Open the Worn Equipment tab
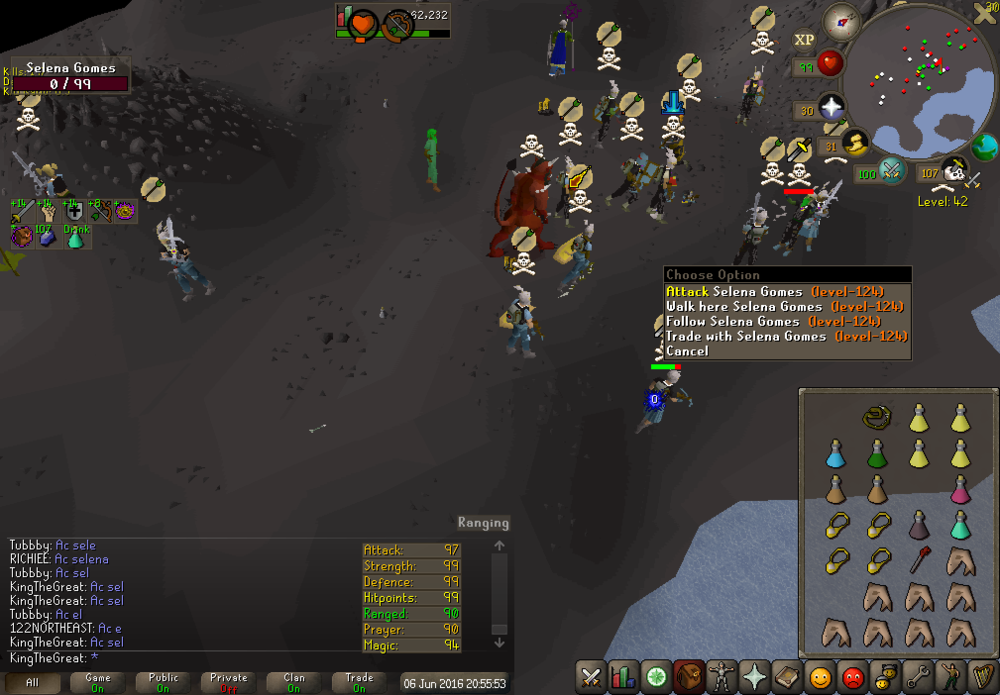Viewport: 1000px width, 695px height. [x=720, y=677]
